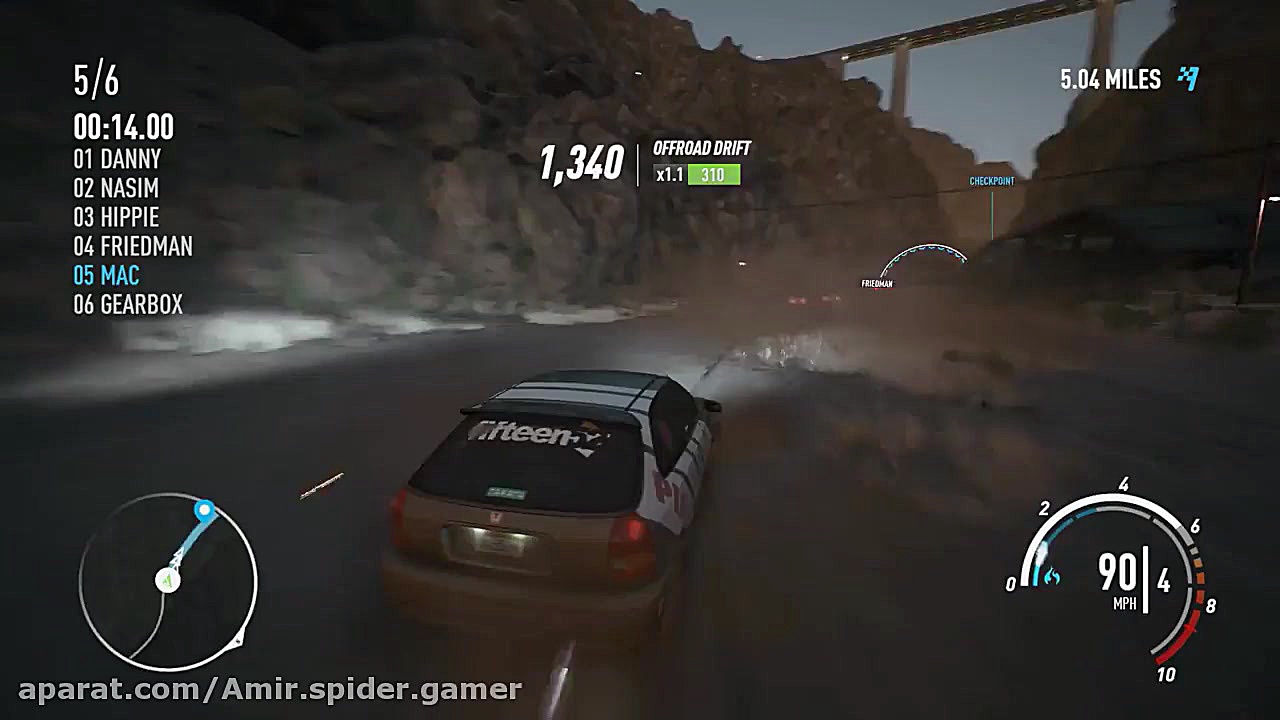
Task: Click the 5.04 MILES distance label
Action: point(1110,79)
